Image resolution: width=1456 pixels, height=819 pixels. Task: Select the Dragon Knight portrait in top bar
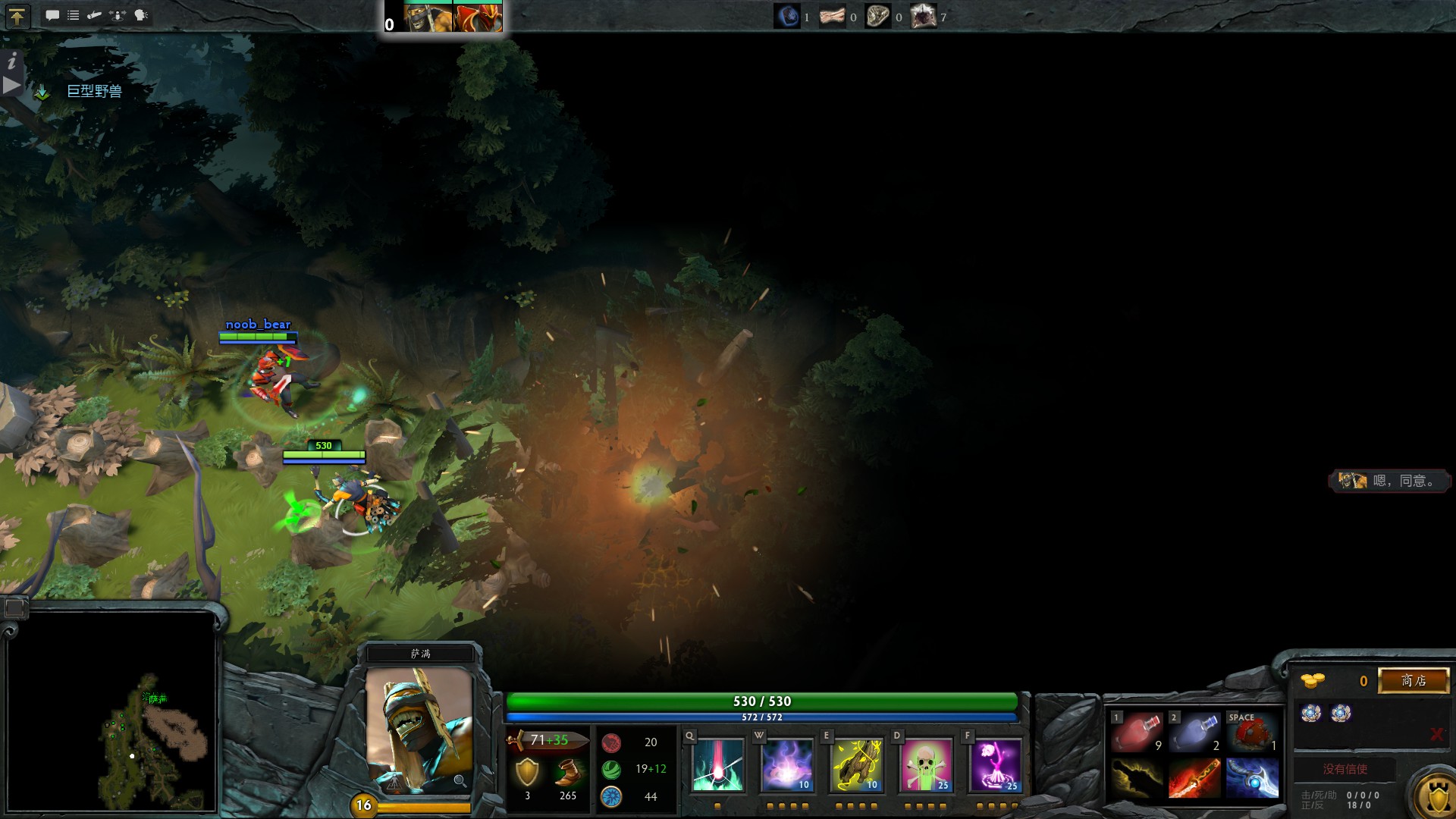[478, 17]
